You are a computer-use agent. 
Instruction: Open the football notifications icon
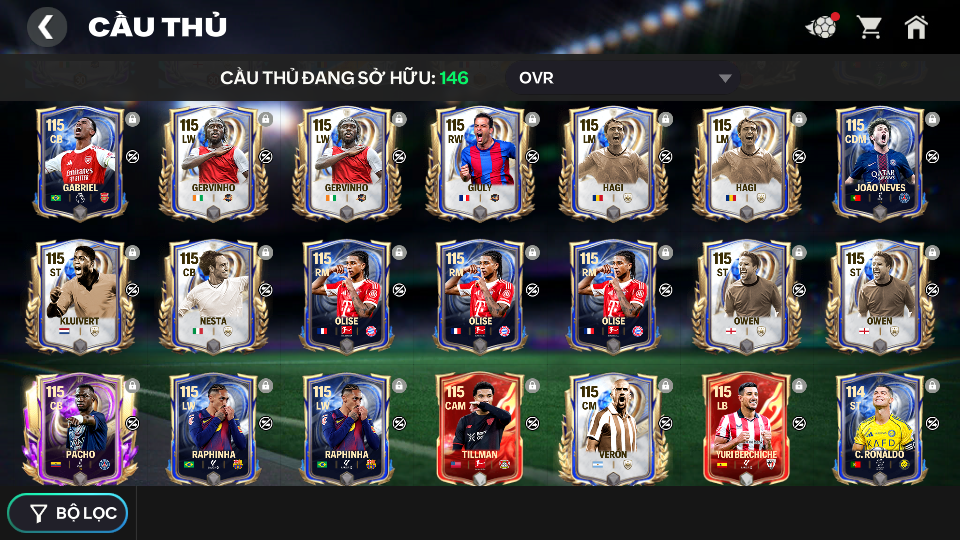(821, 27)
